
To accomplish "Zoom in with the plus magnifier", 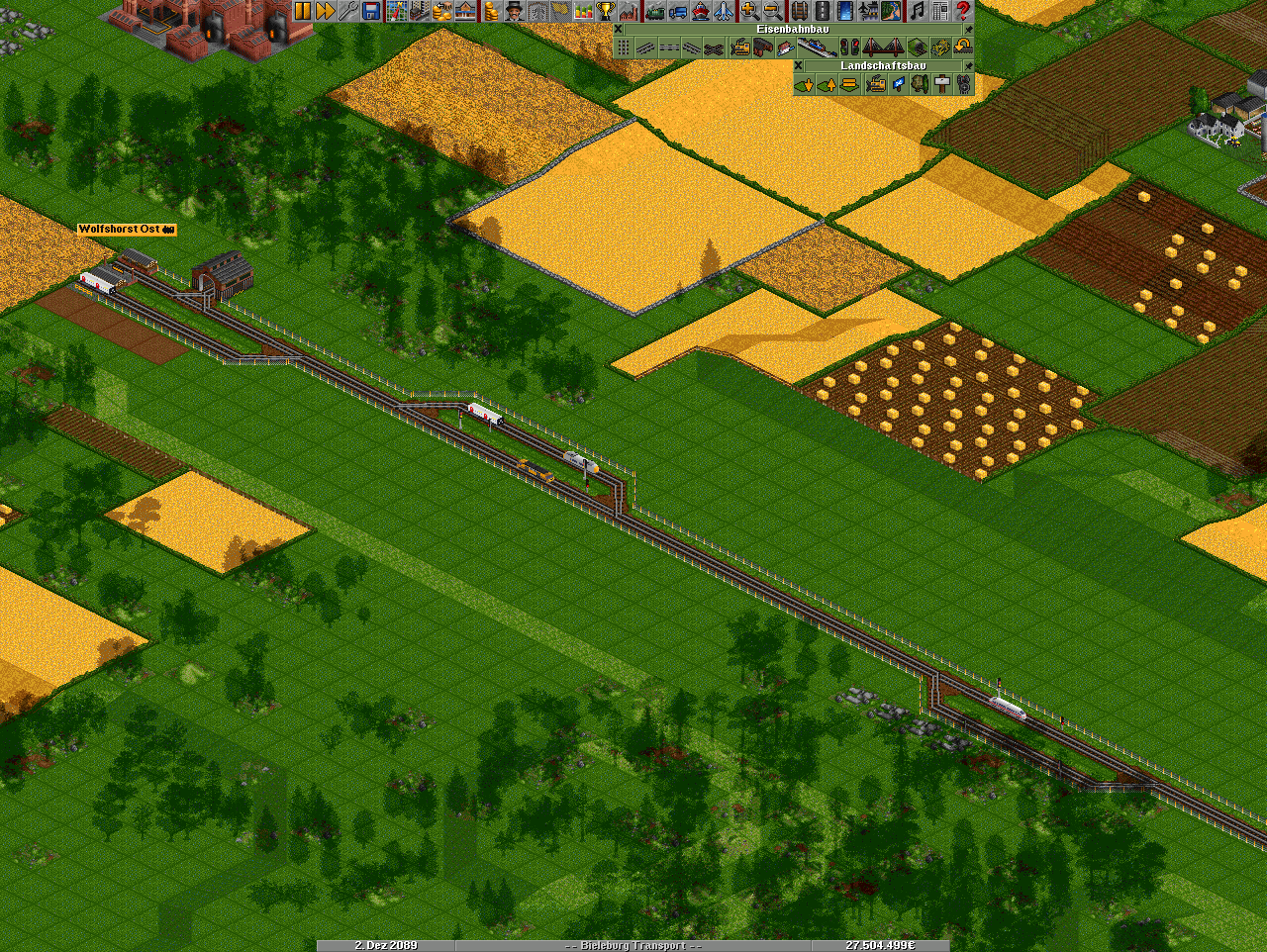I will point(749,11).
